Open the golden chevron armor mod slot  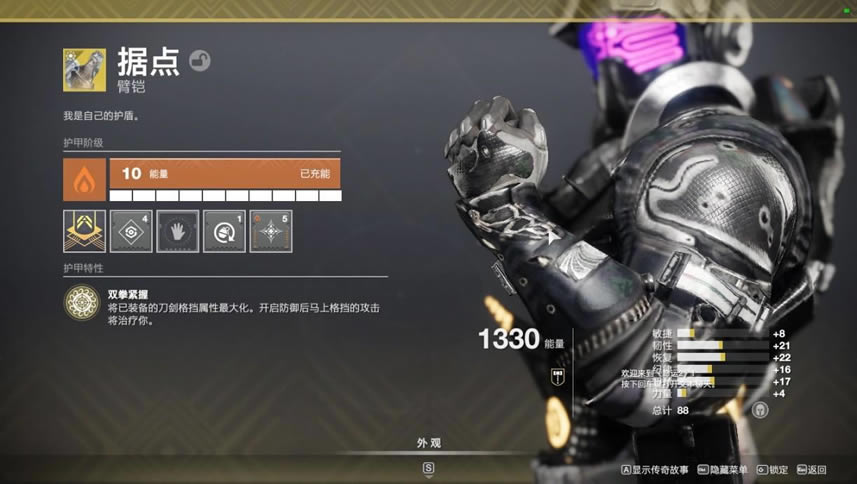(x=84, y=231)
